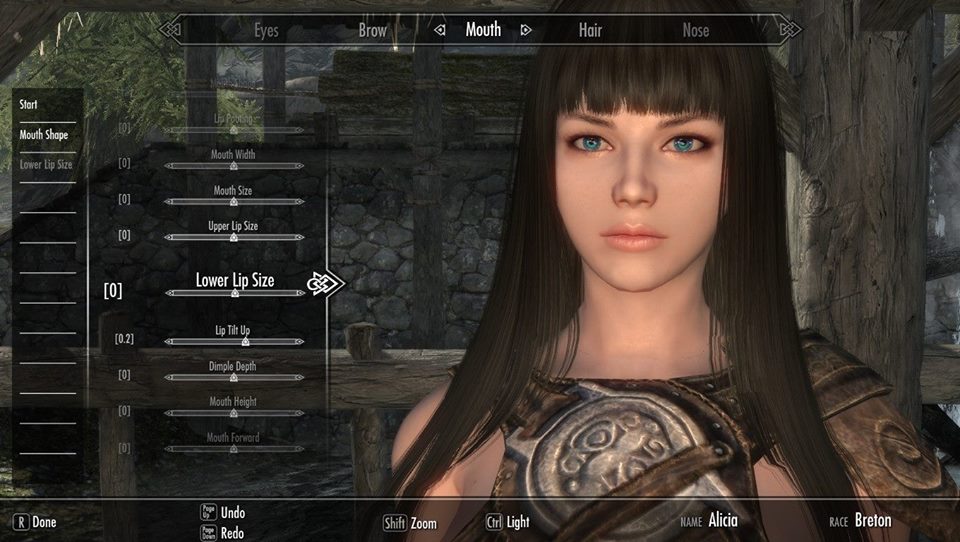This screenshot has width=960, height=542.
Task: Select the Mouth tab
Action: point(483,30)
